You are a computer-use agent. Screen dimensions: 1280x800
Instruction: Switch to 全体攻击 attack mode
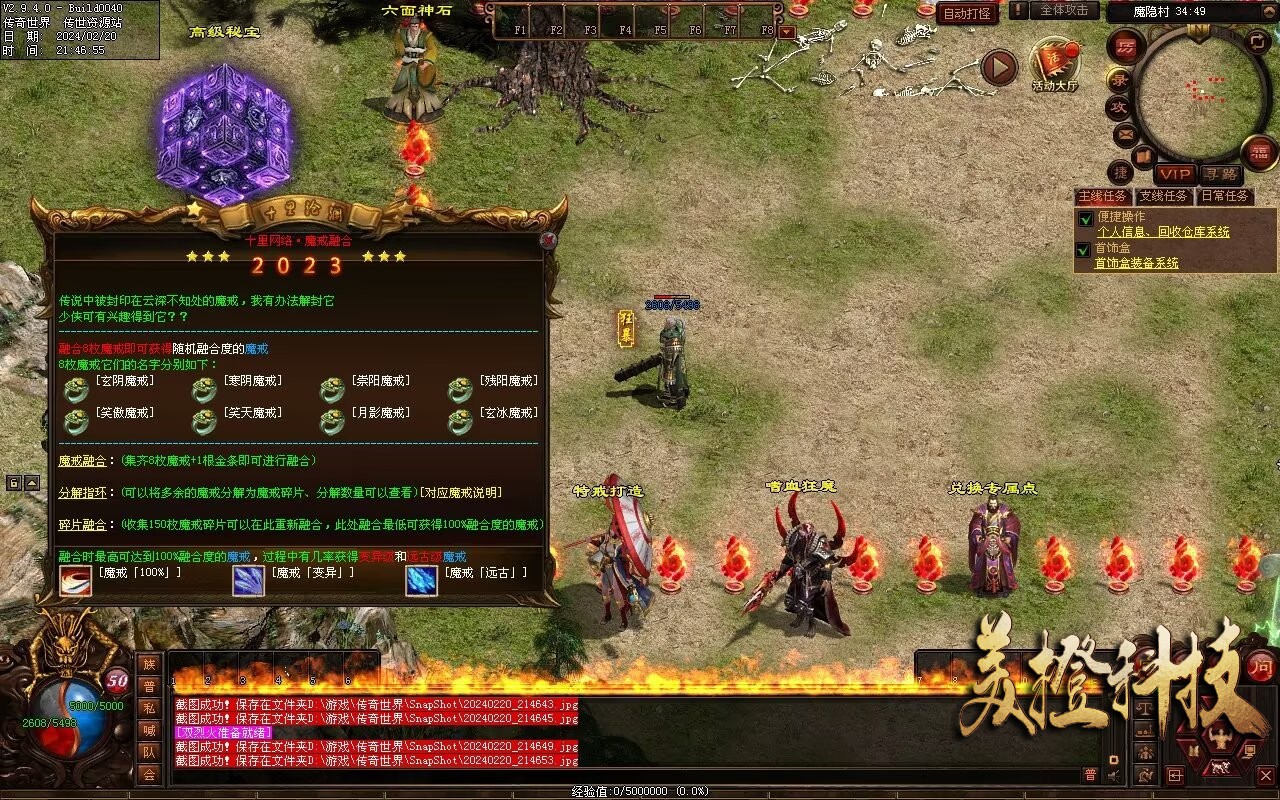click(1063, 10)
